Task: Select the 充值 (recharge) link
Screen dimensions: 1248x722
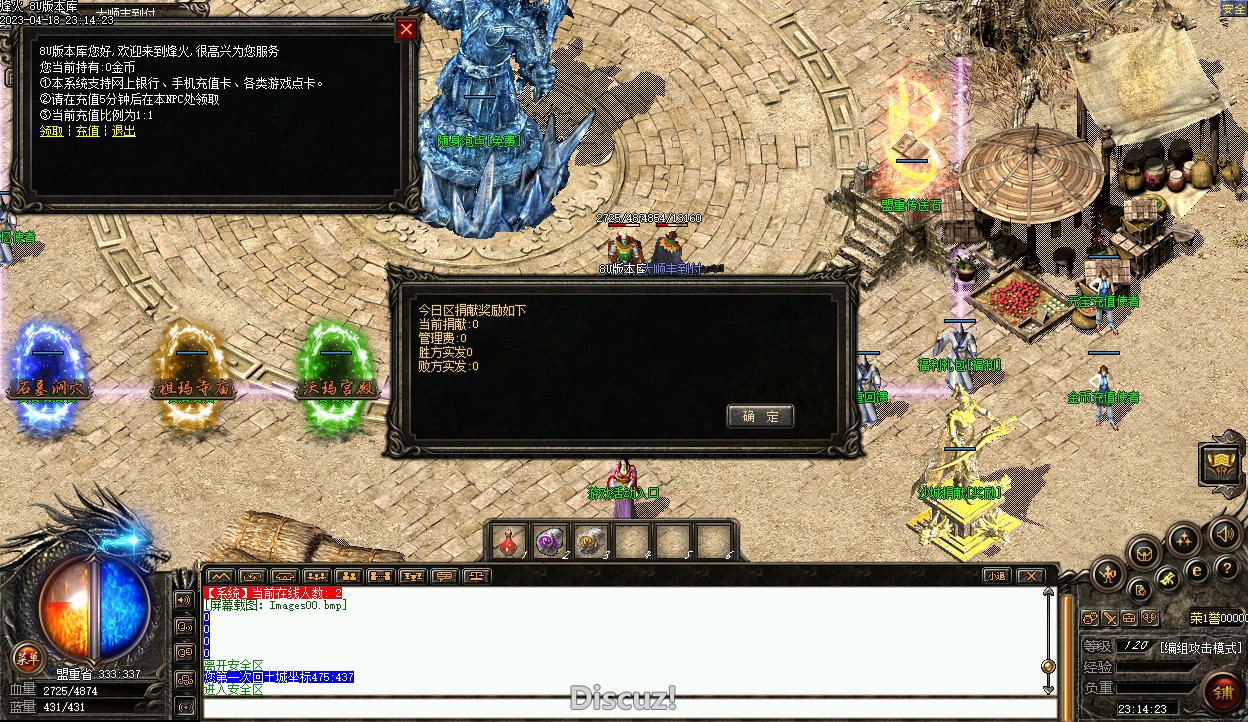Action: (x=87, y=131)
